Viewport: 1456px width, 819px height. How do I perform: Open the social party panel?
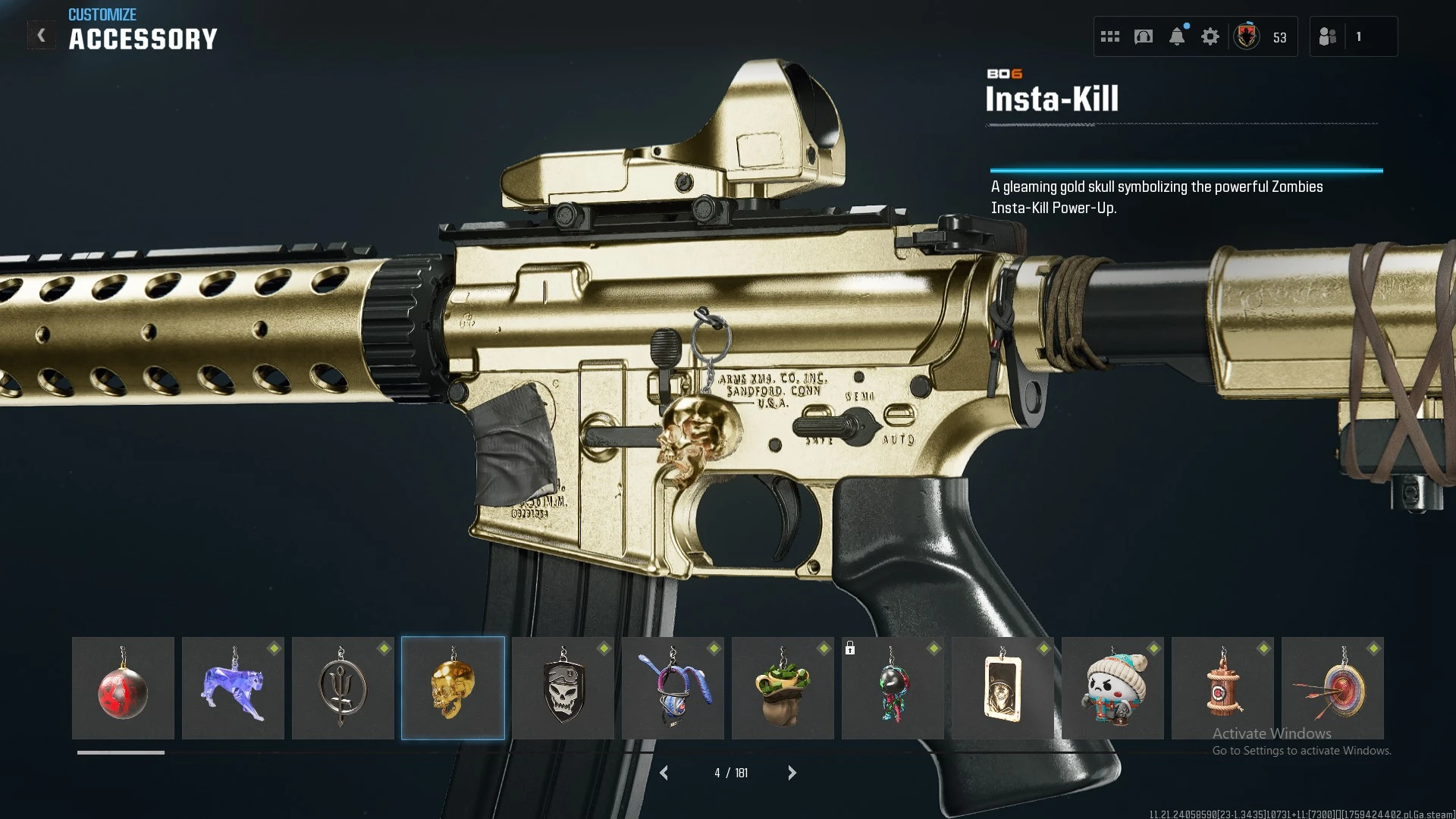click(1329, 36)
